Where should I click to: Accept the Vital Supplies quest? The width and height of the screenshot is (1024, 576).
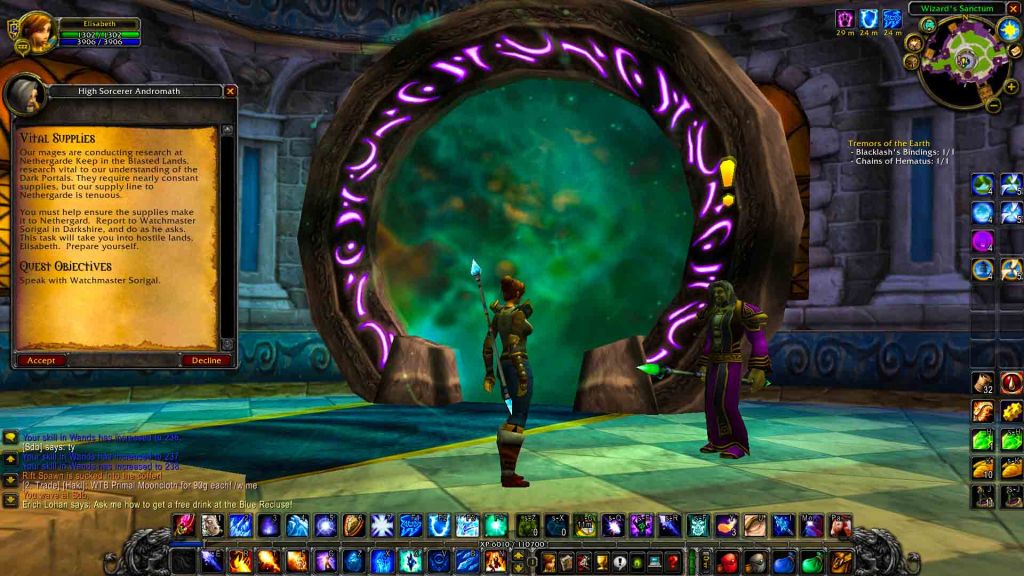pyautogui.click(x=41, y=360)
